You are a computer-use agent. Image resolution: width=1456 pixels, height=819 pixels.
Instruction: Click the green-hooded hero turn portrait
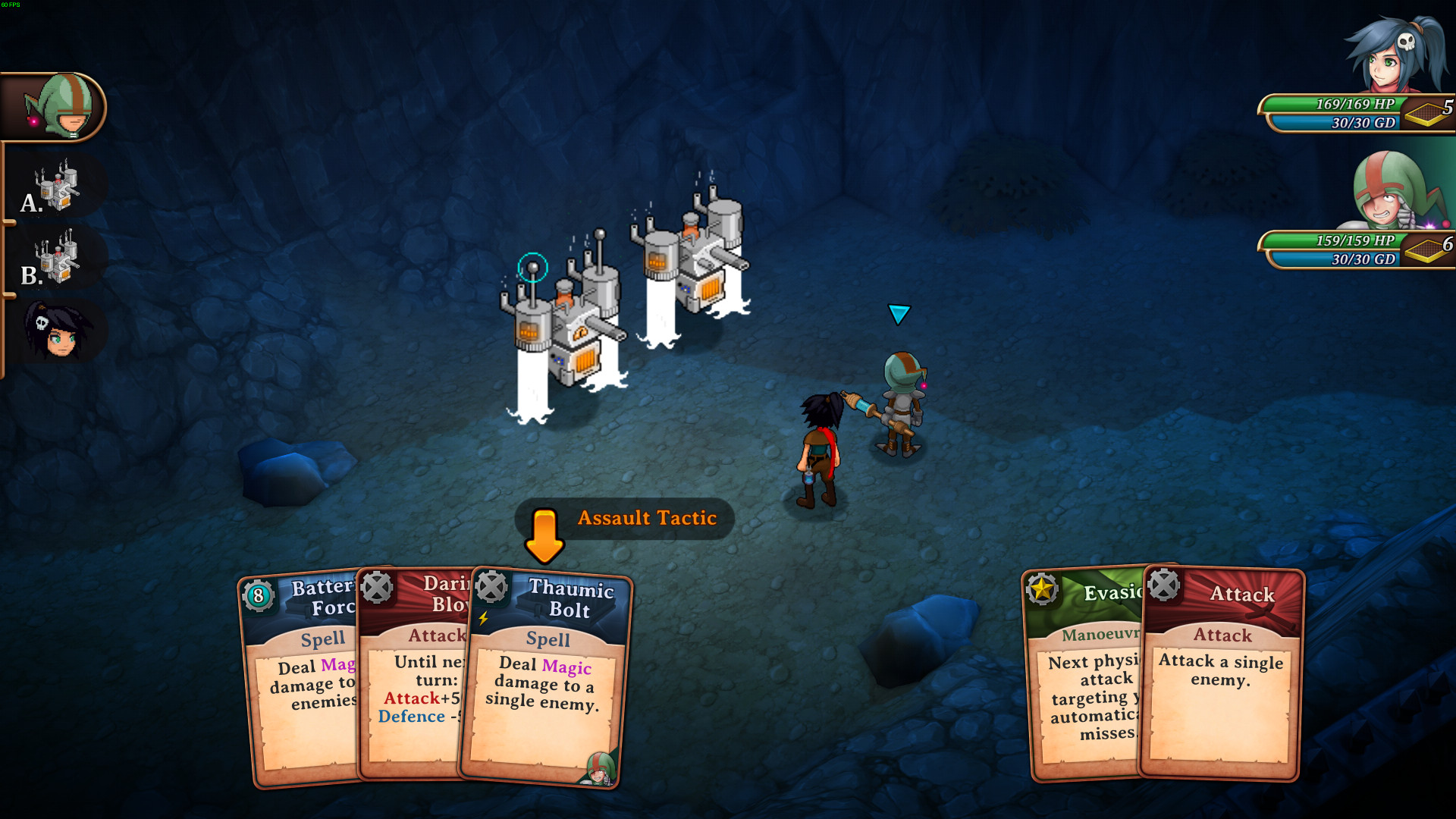click(58, 106)
